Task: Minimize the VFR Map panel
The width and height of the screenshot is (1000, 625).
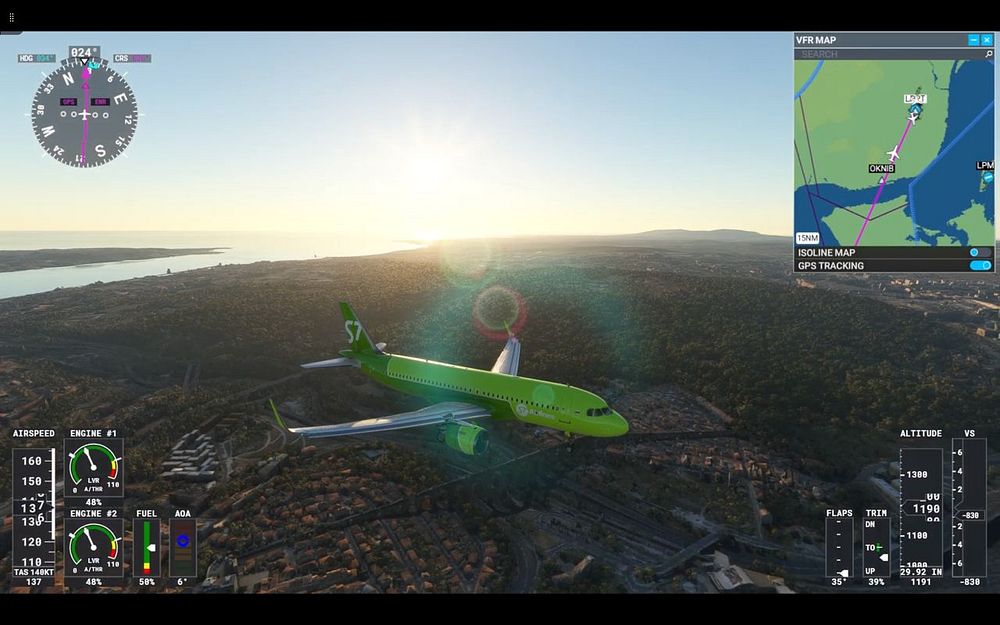Action: tap(974, 40)
